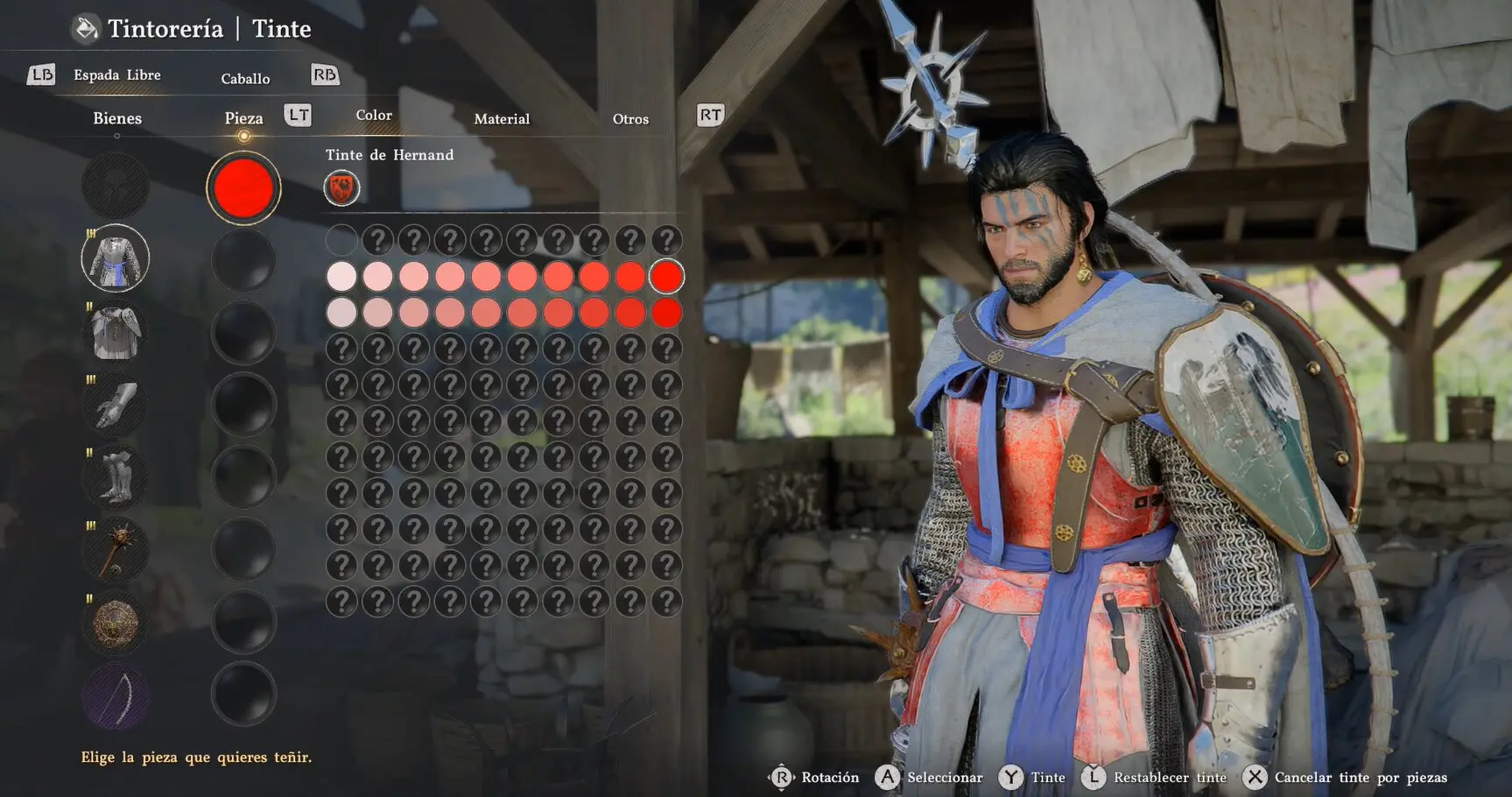Choose the highlighted bright red swatch
1512x797 pixels.
[x=666, y=277]
